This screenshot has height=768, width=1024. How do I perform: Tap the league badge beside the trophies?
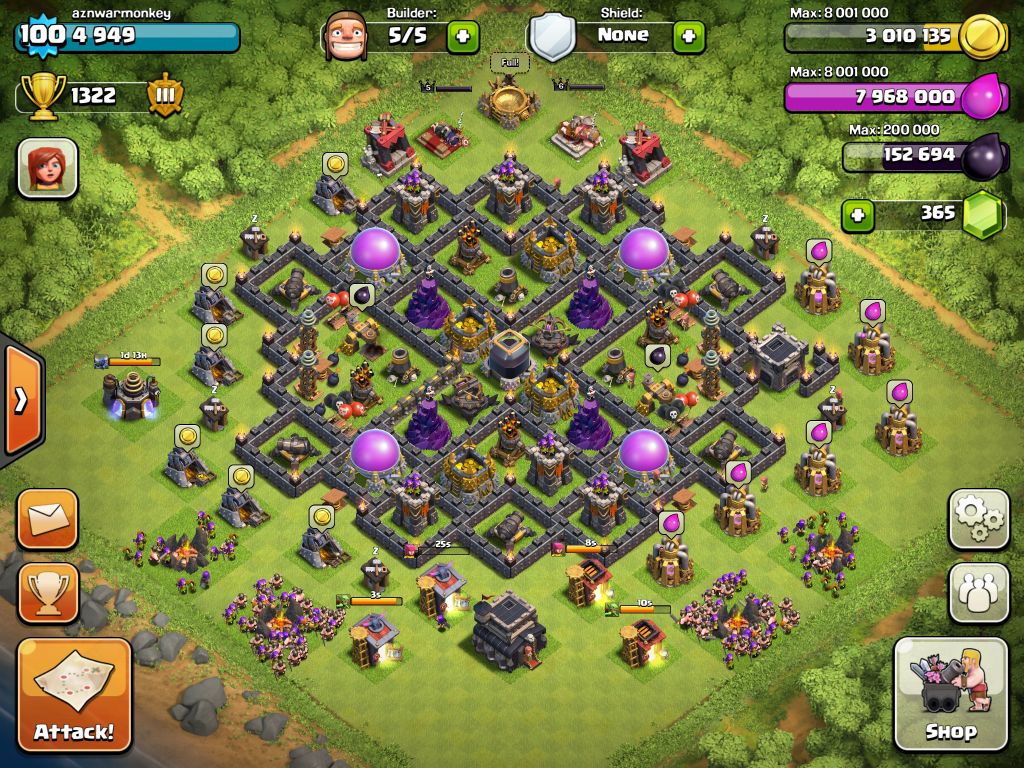coord(164,96)
